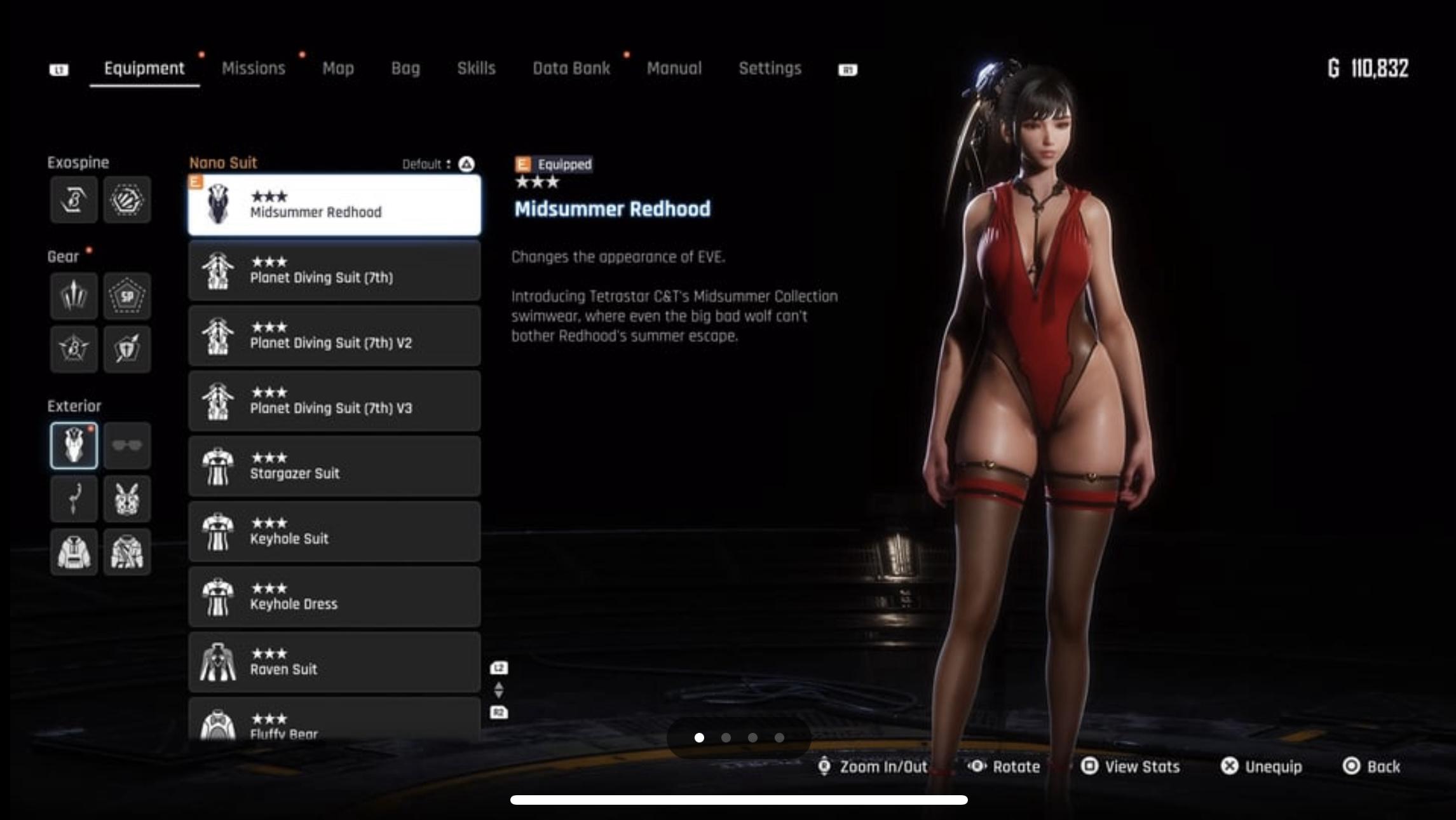Switch to the Equipment tab
1456x820 pixels.
pyautogui.click(x=144, y=69)
